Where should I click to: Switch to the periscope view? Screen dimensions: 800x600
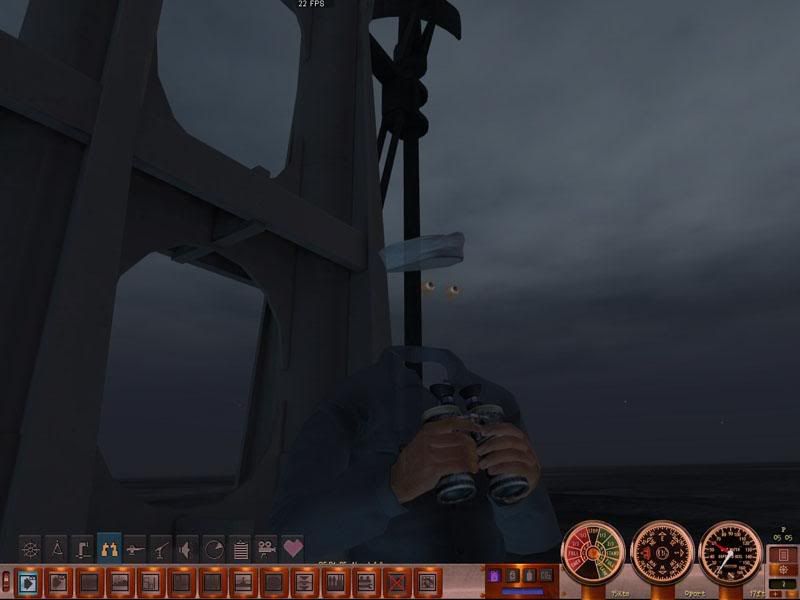click(83, 549)
